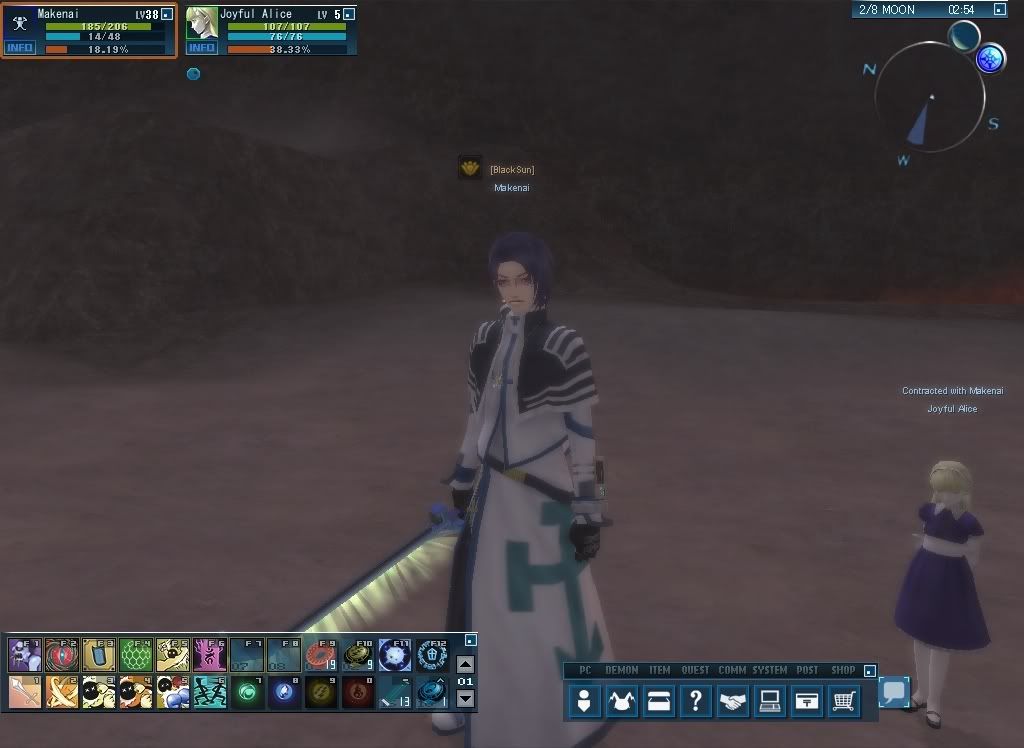Open the Shop cart icon

pyautogui.click(x=844, y=702)
